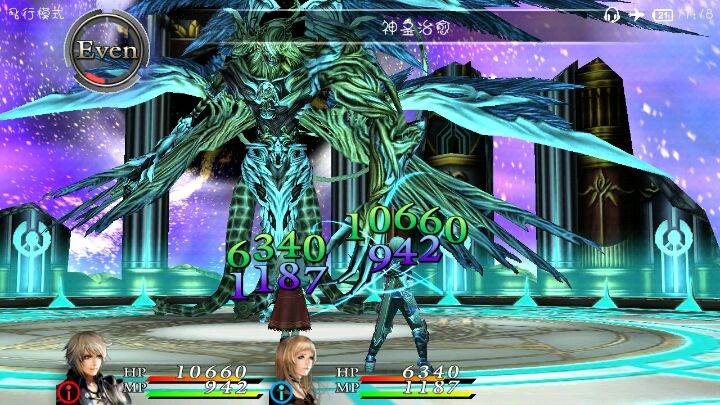
Task: Select the blonde female character portrait
Action: click(304, 366)
